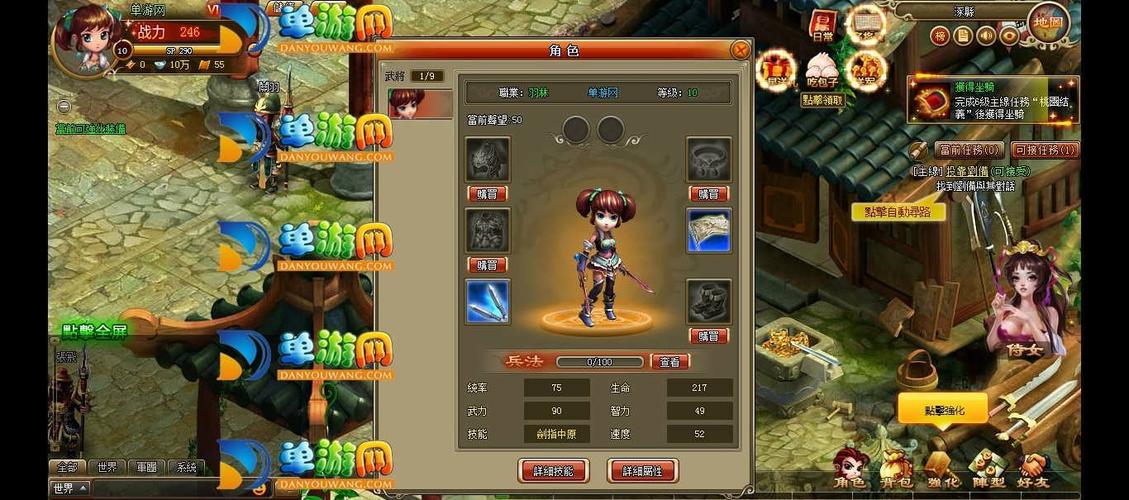The image size is (1129, 500).
Task: Open 詳細技能 detailed skills
Action: pyautogui.click(x=554, y=471)
